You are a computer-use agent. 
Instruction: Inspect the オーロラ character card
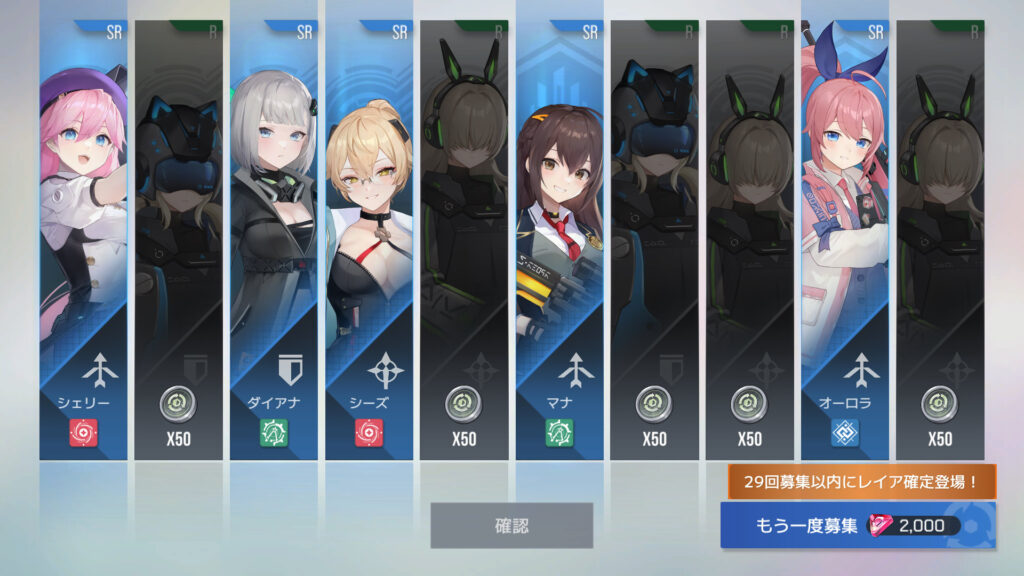coord(845,240)
